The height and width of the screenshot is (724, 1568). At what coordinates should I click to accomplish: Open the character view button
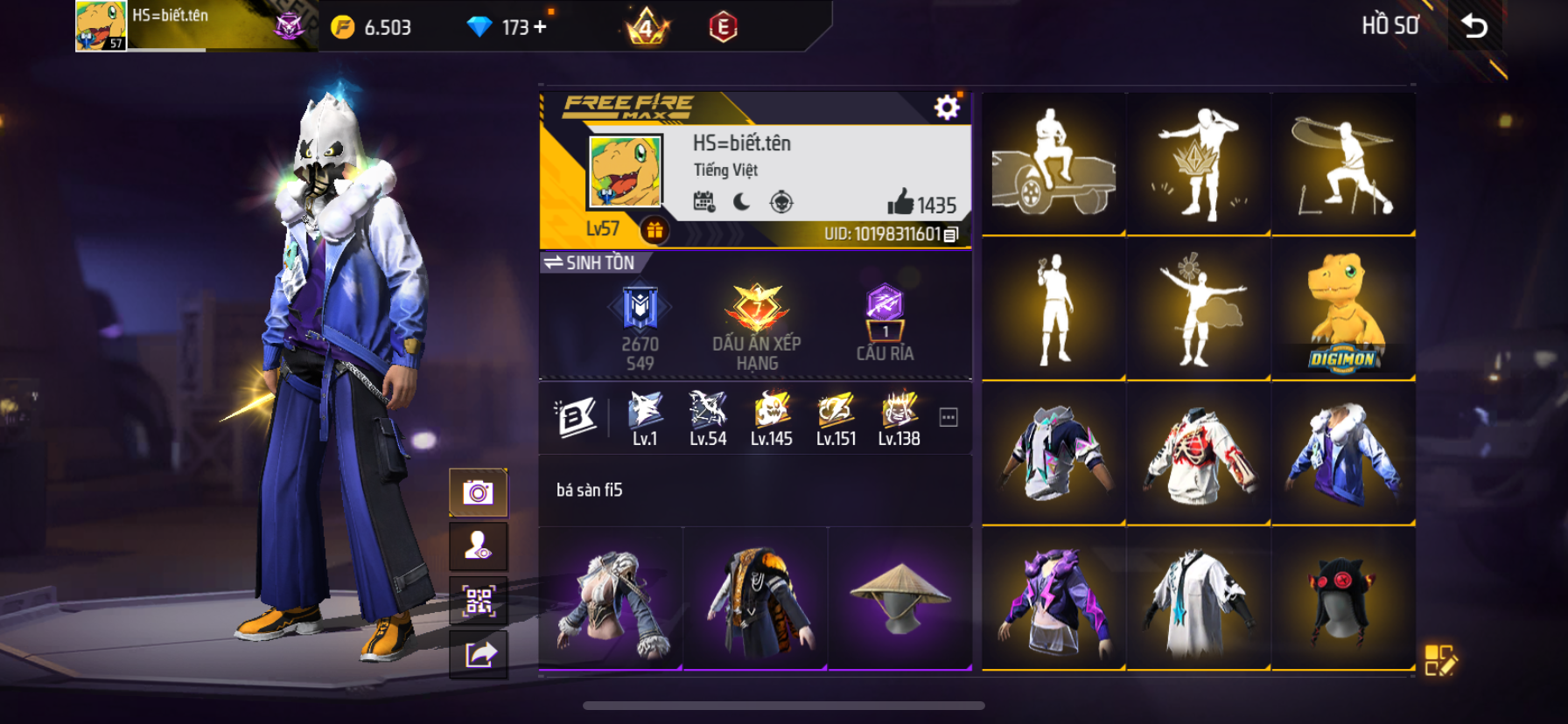click(x=478, y=546)
